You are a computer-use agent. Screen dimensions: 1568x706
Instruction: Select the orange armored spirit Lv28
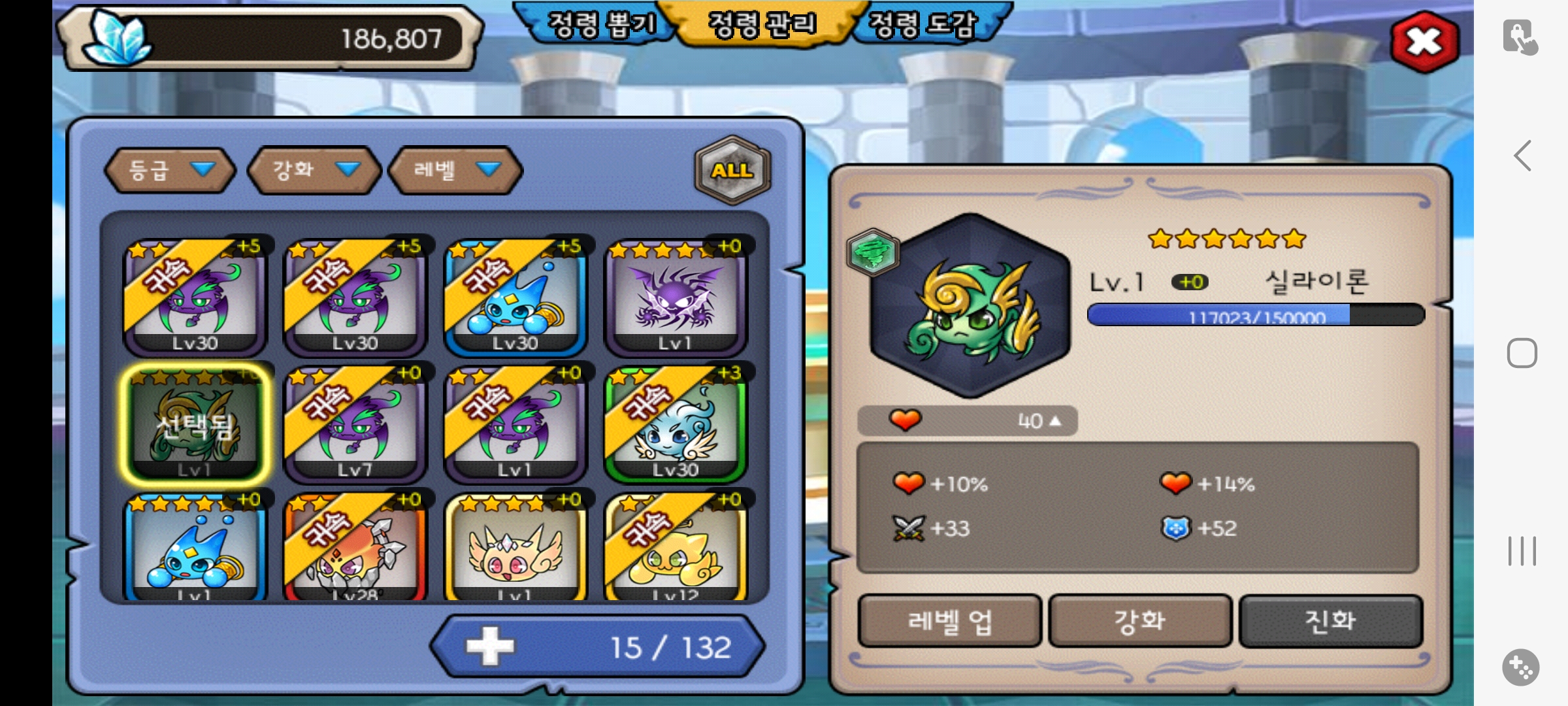[355, 549]
